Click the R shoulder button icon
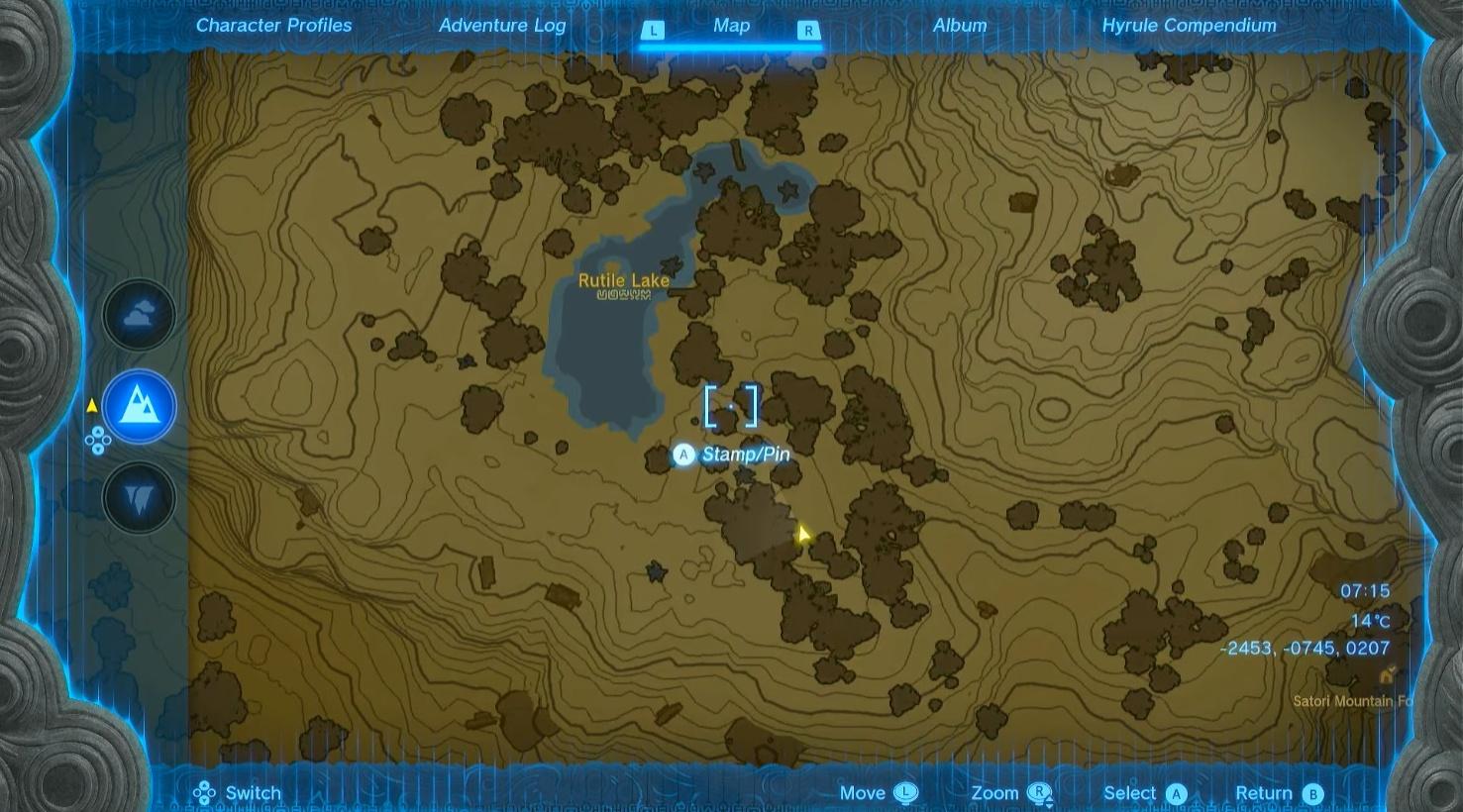 click(x=808, y=31)
